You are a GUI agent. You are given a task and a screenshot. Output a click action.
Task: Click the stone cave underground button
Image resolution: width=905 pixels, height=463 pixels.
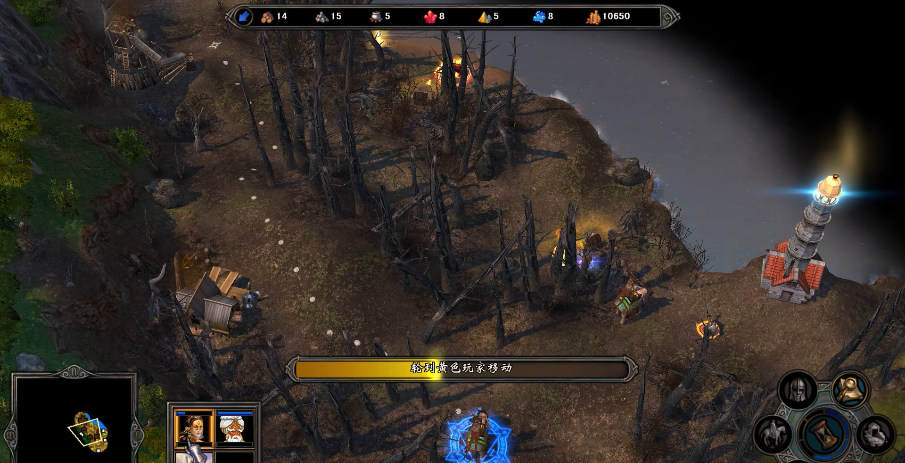click(x=875, y=434)
